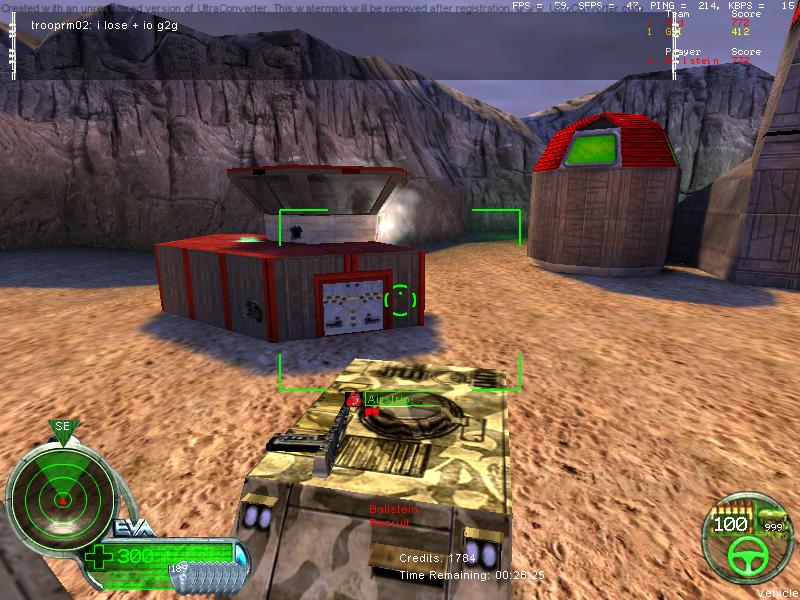Click the circular radar minimap
800x600 pixels.
pyautogui.click(x=61, y=495)
